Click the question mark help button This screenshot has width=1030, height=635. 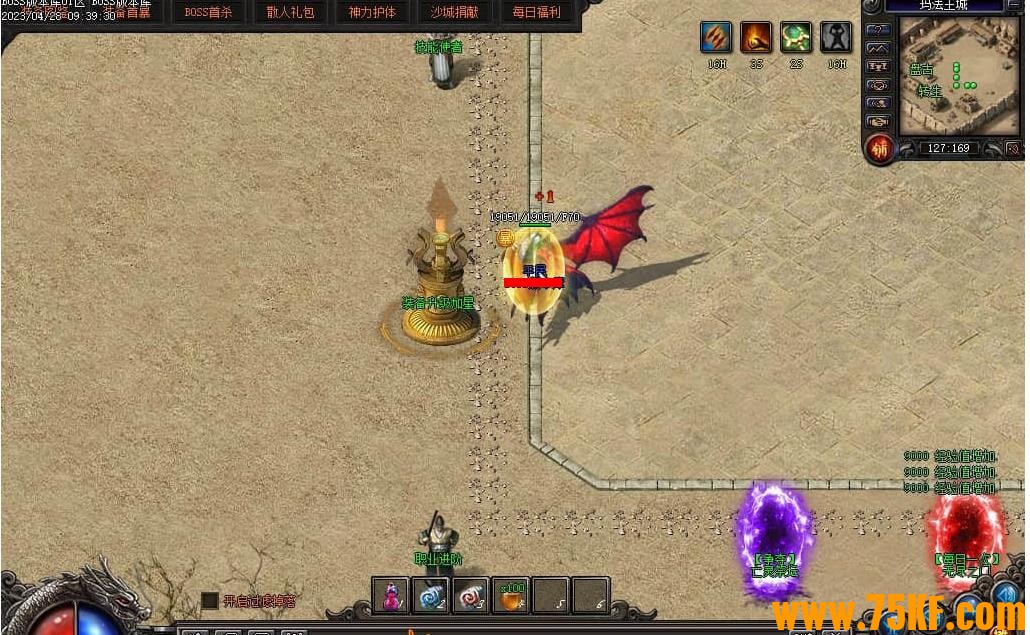point(877,30)
